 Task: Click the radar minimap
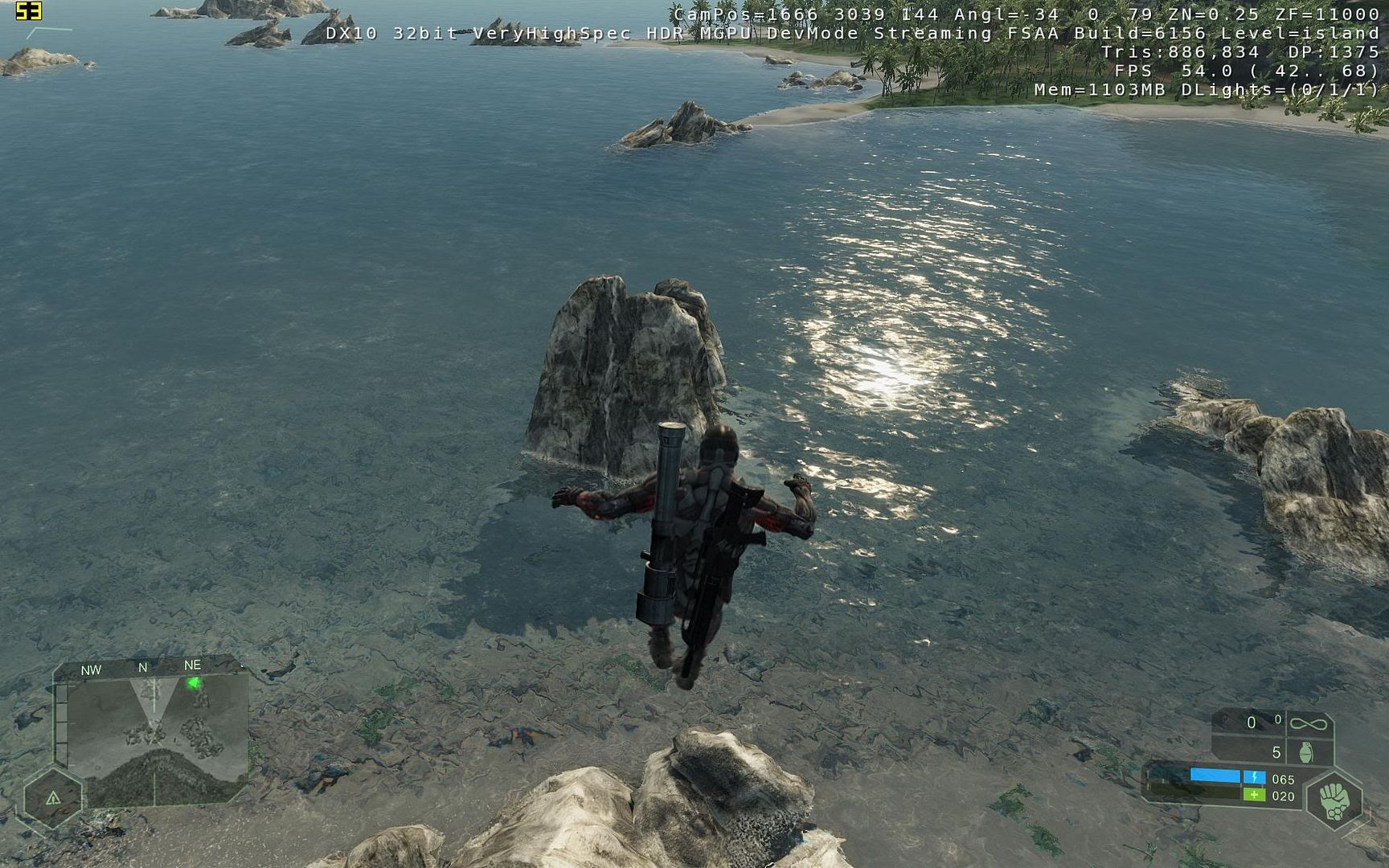pyautogui.click(x=157, y=739)
